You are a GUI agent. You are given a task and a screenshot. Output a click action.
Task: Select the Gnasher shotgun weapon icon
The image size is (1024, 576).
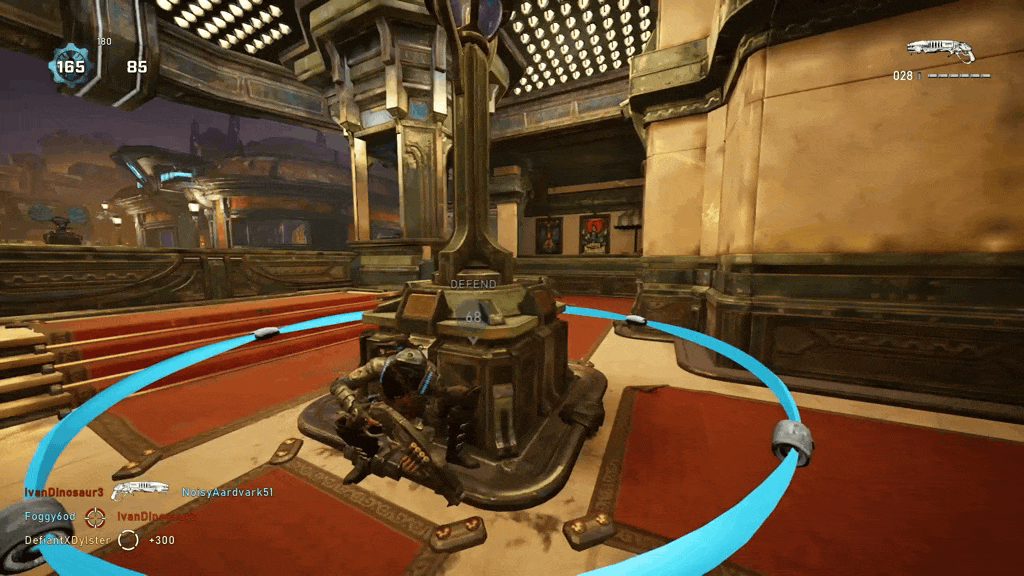tap(940, 51)
